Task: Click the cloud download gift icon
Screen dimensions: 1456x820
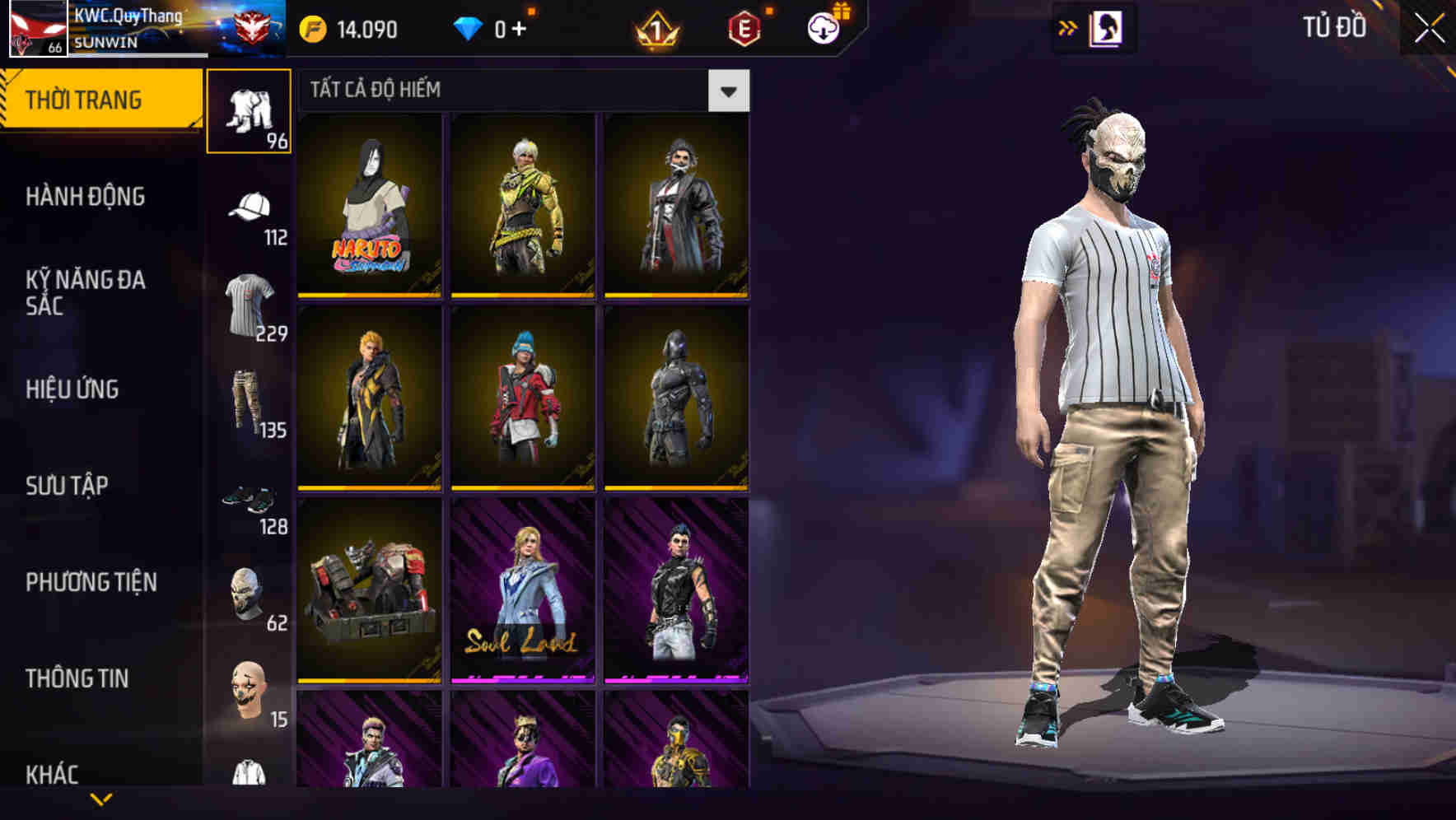Action: pos(822,27)
